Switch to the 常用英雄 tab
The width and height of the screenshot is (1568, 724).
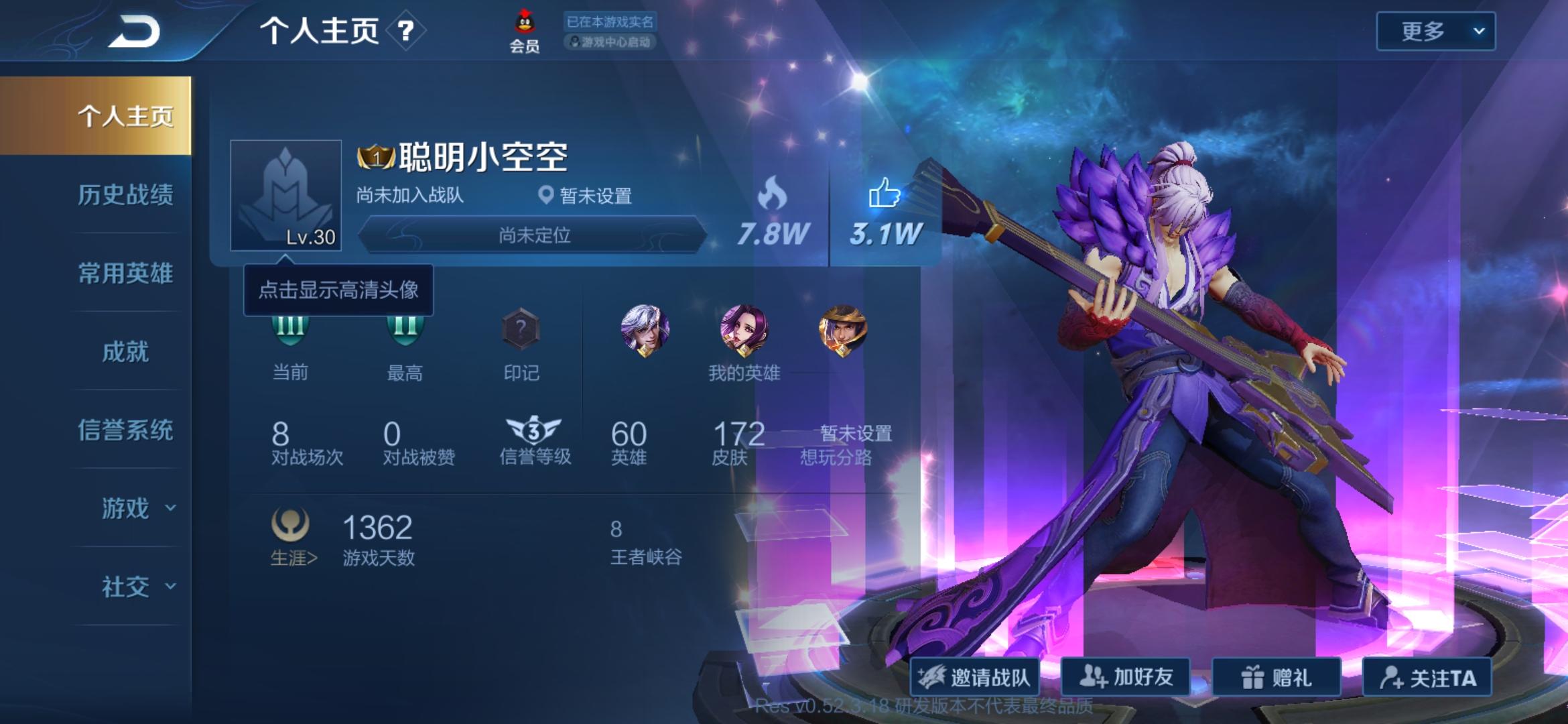click(127, 275)
